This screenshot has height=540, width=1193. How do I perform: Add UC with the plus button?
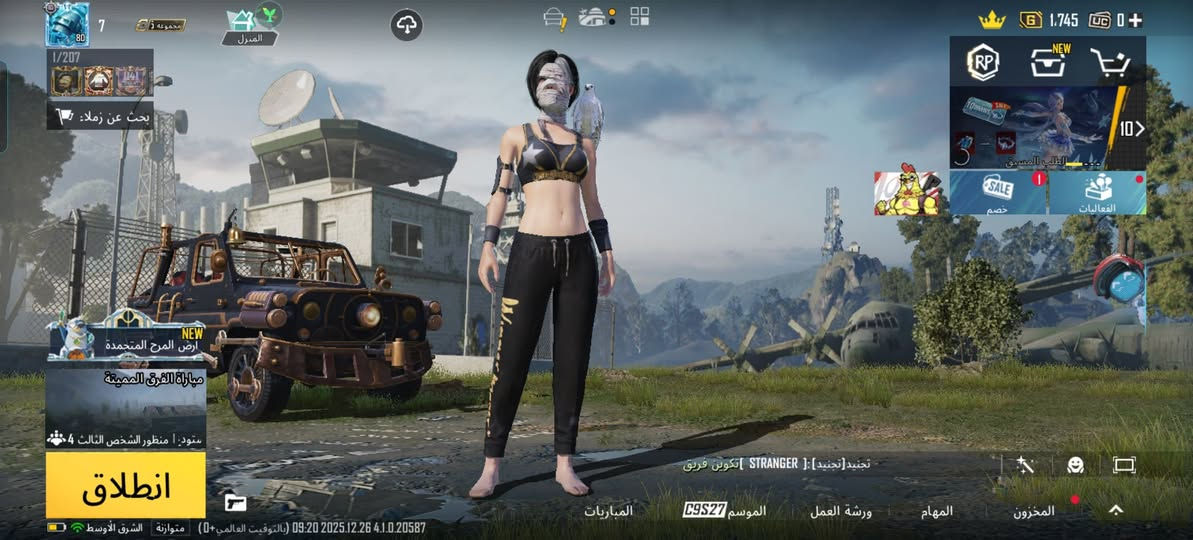[x=1136, y=19]
